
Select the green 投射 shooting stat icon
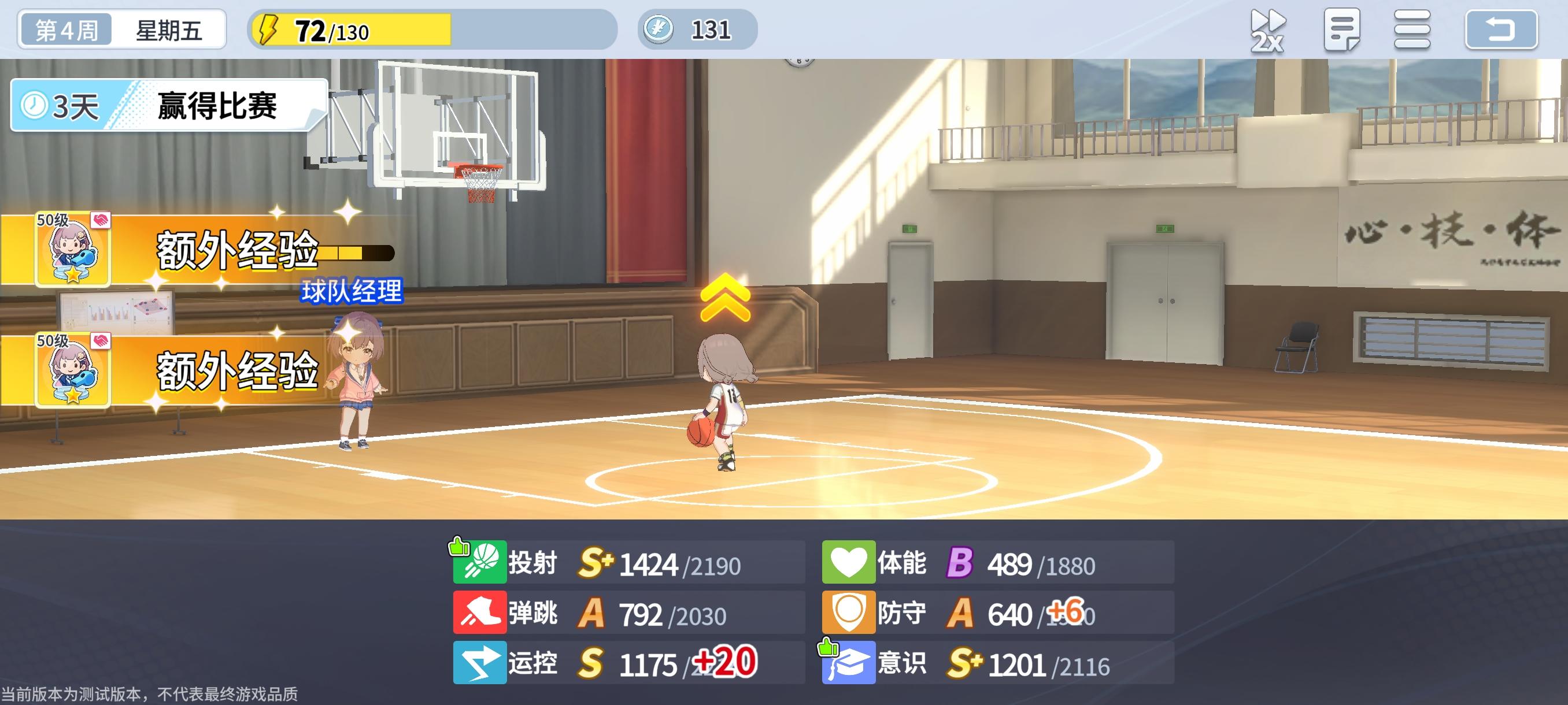[x=480, y=563]
